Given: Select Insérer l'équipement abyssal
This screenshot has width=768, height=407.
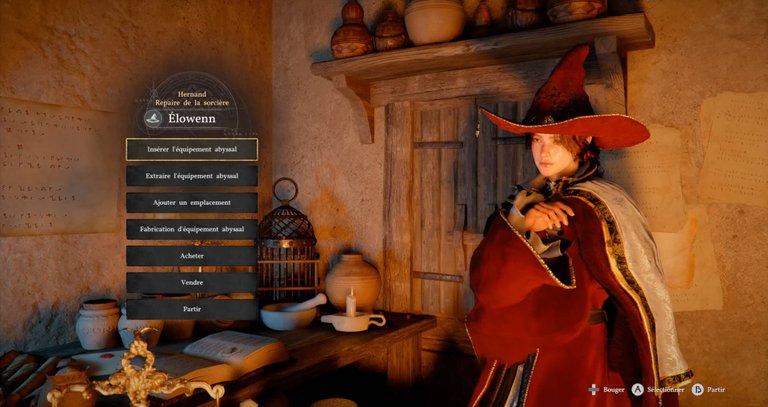Looking at the screenshot, I should [191, 149].
